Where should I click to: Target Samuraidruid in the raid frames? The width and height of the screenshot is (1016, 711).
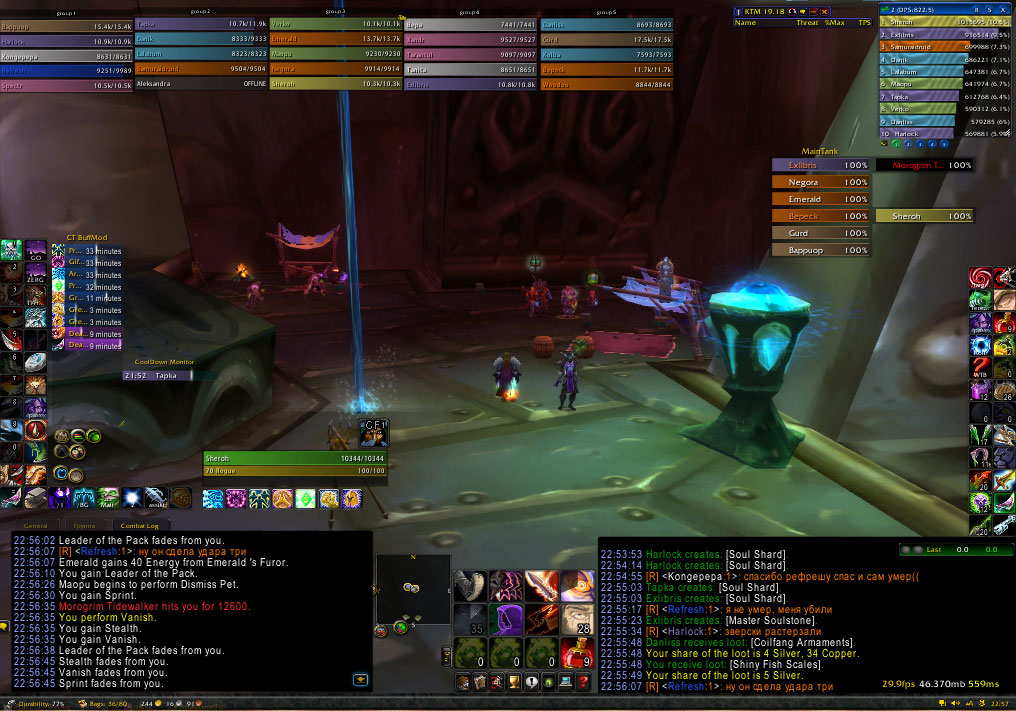click(199, 70)
